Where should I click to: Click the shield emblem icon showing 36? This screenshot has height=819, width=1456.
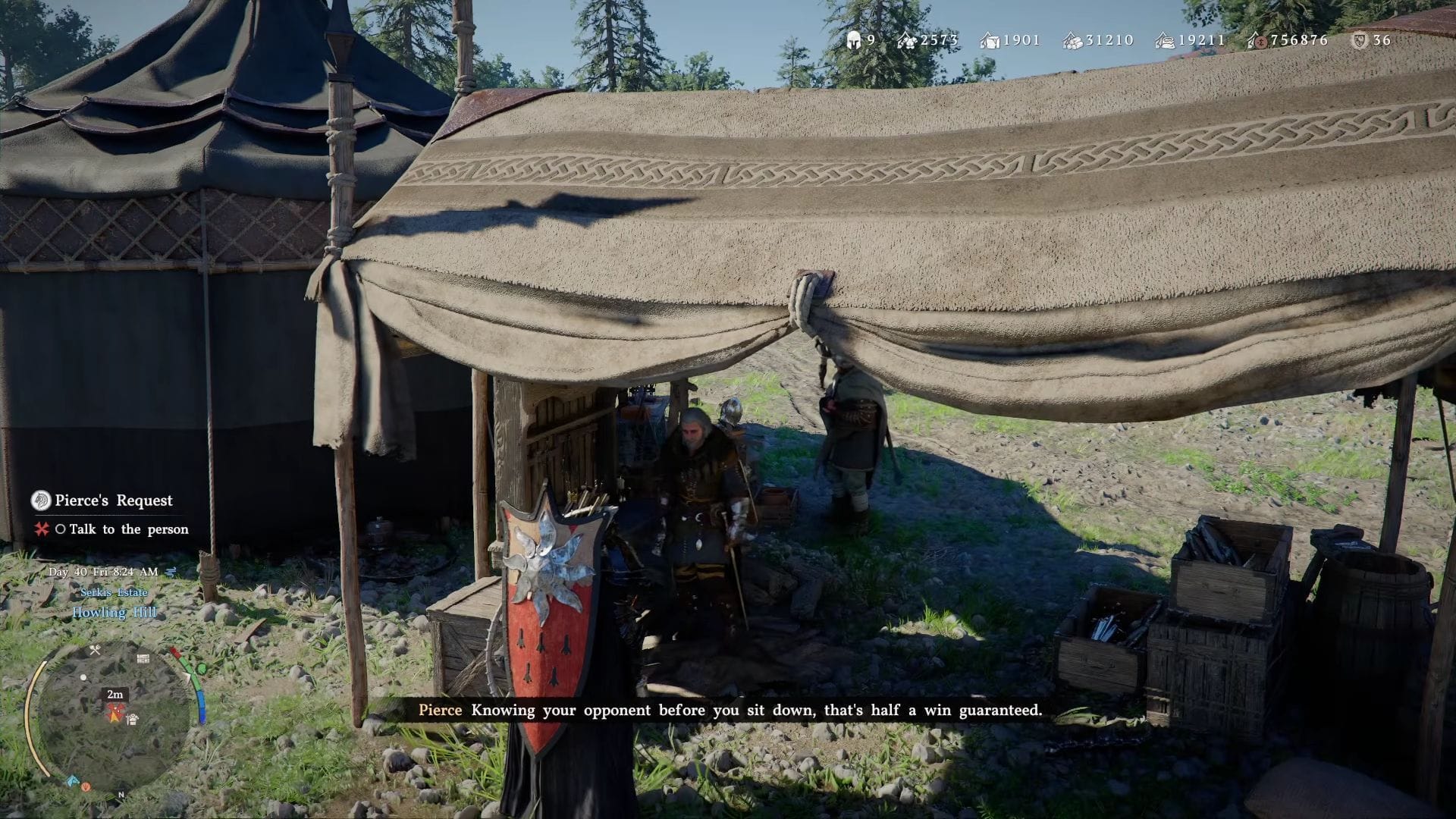click(1360, 40)
